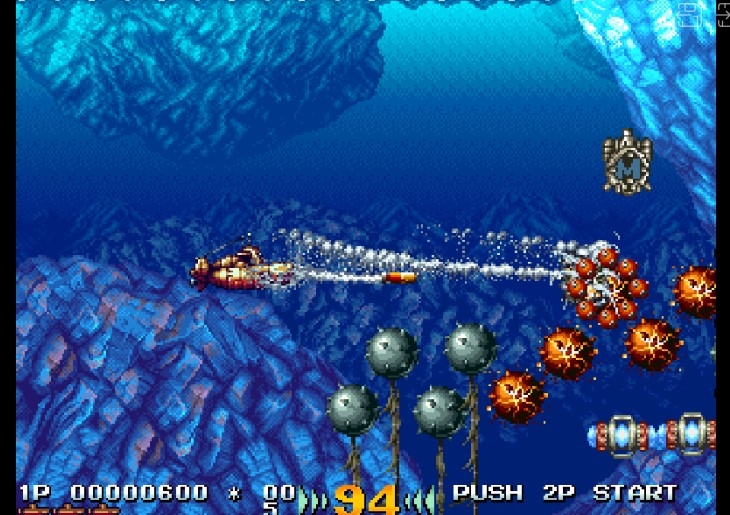Click the floppy disk save state icon
The height and width of the screenshot is (515, 730).
coord(688,14)
